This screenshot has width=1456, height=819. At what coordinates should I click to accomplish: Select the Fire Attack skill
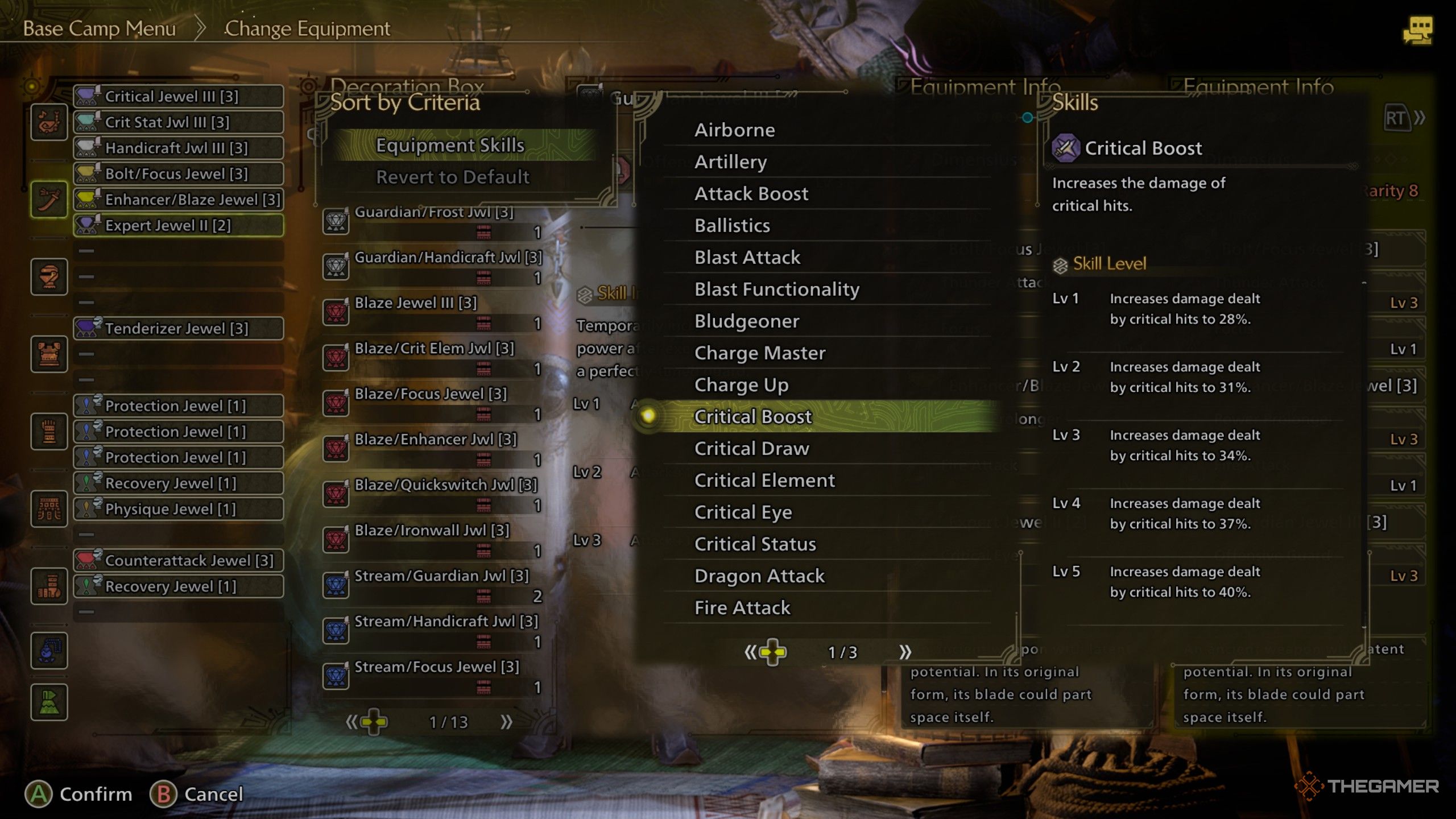coord(742,608)
